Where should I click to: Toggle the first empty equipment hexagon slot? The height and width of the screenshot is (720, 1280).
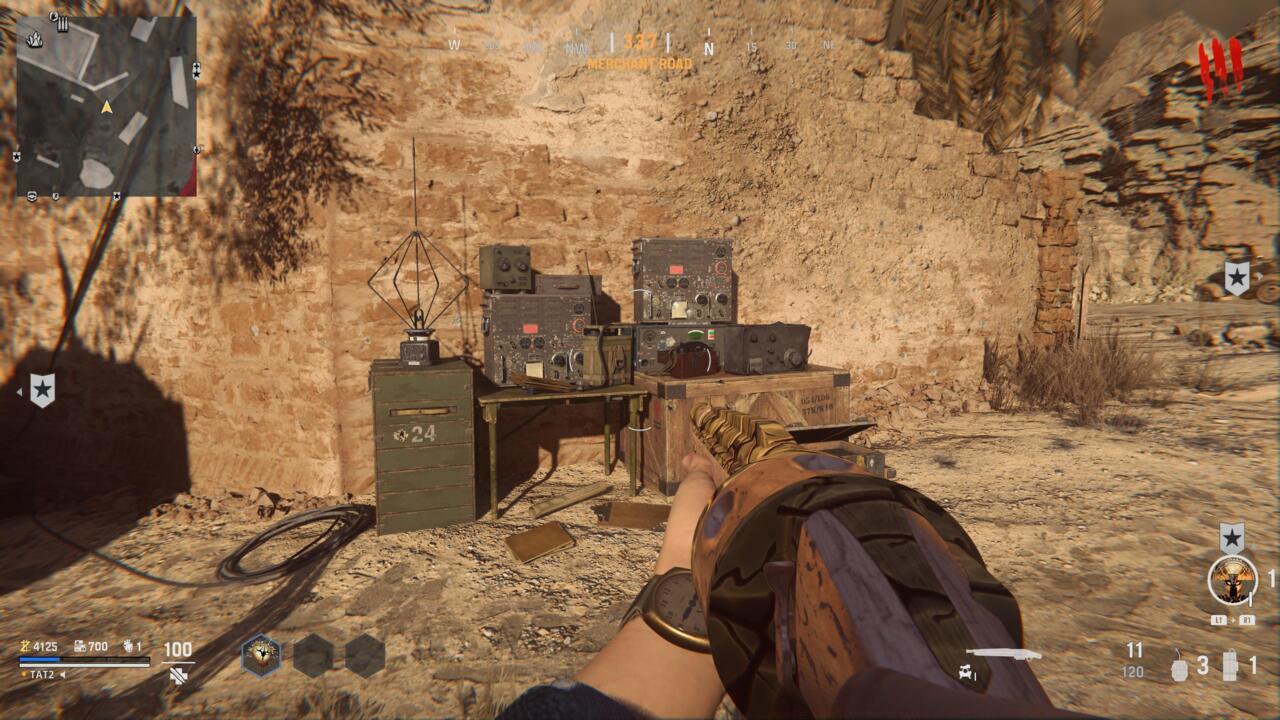click(311, 654)
